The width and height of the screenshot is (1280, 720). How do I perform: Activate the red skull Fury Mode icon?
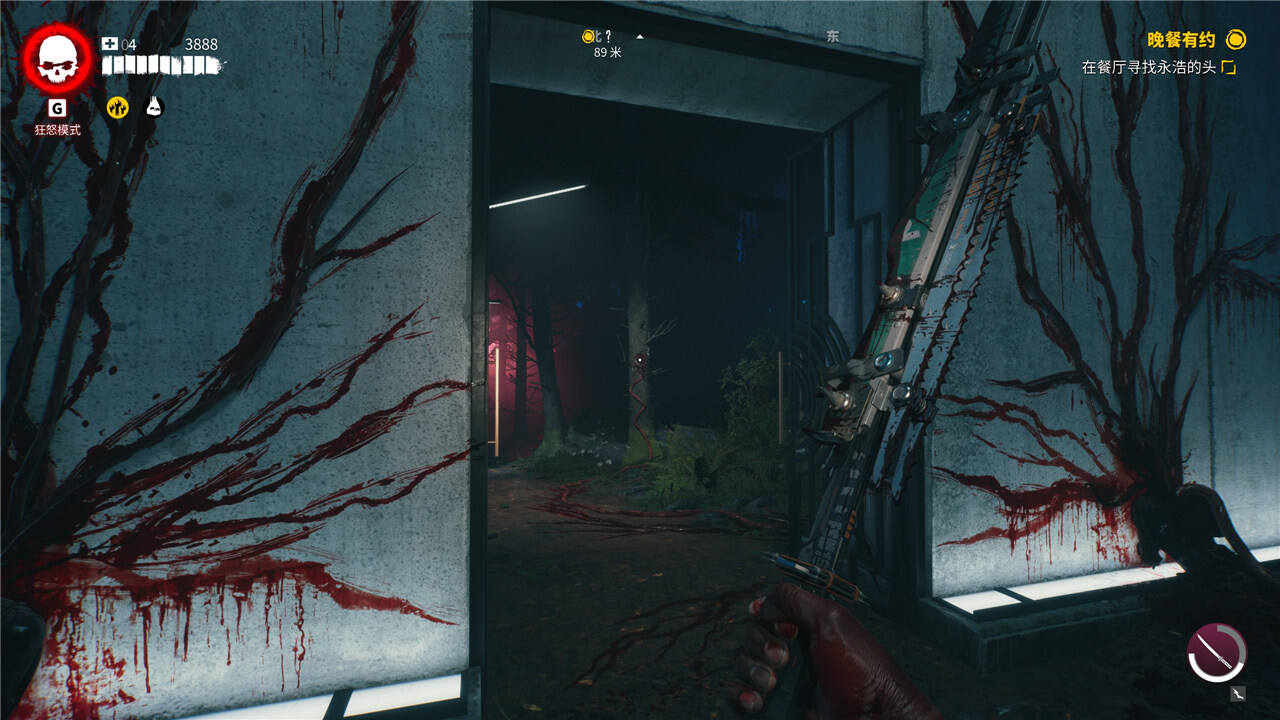click(57, 59)
